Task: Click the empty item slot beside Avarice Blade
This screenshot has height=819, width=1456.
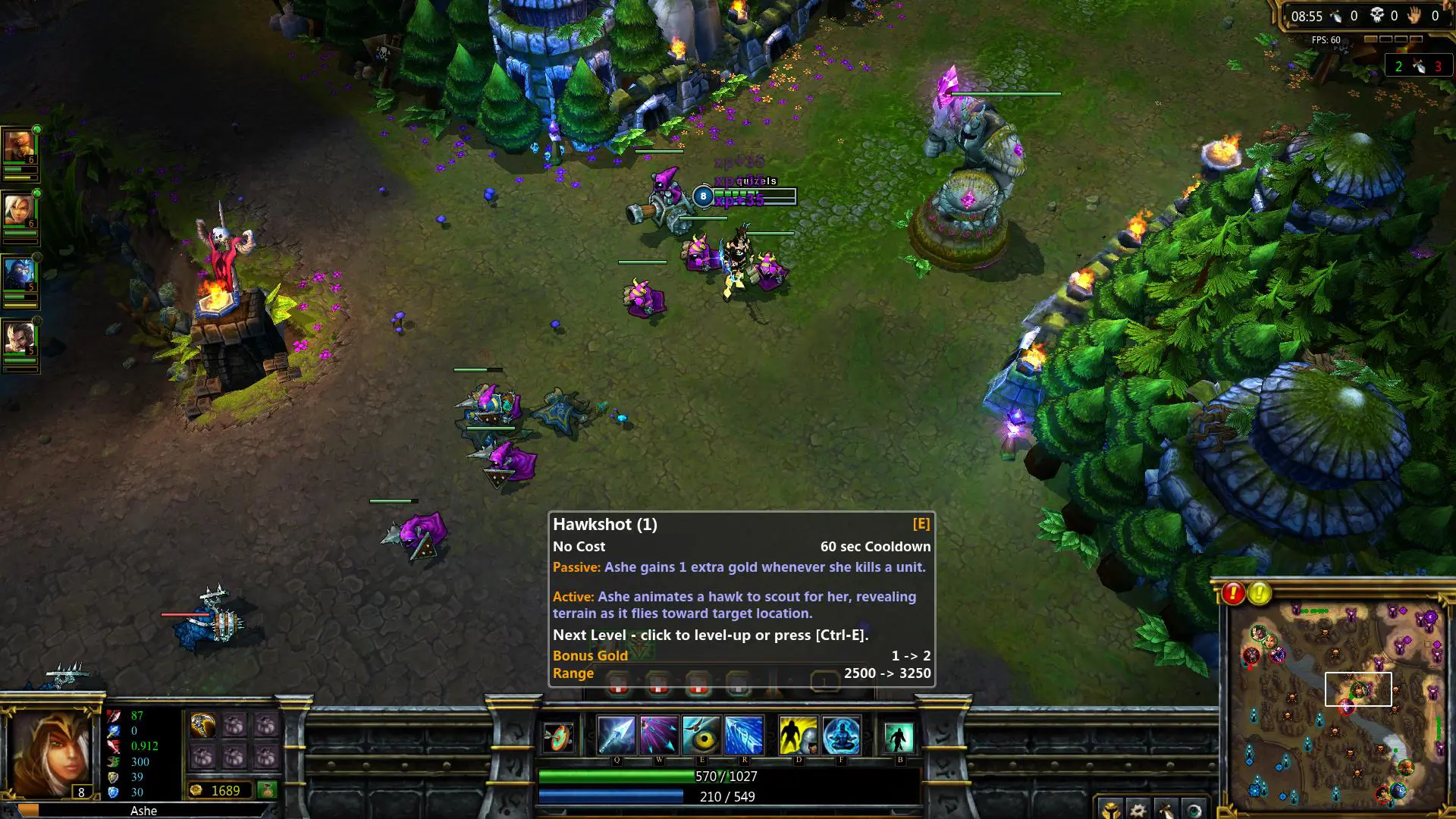Action: tap(235, 726)
